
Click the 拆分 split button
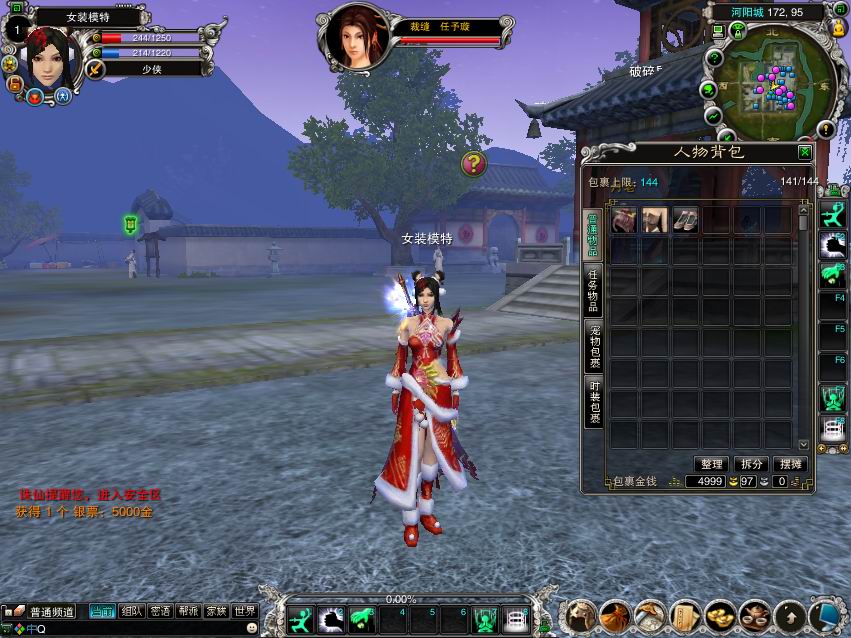750,464
